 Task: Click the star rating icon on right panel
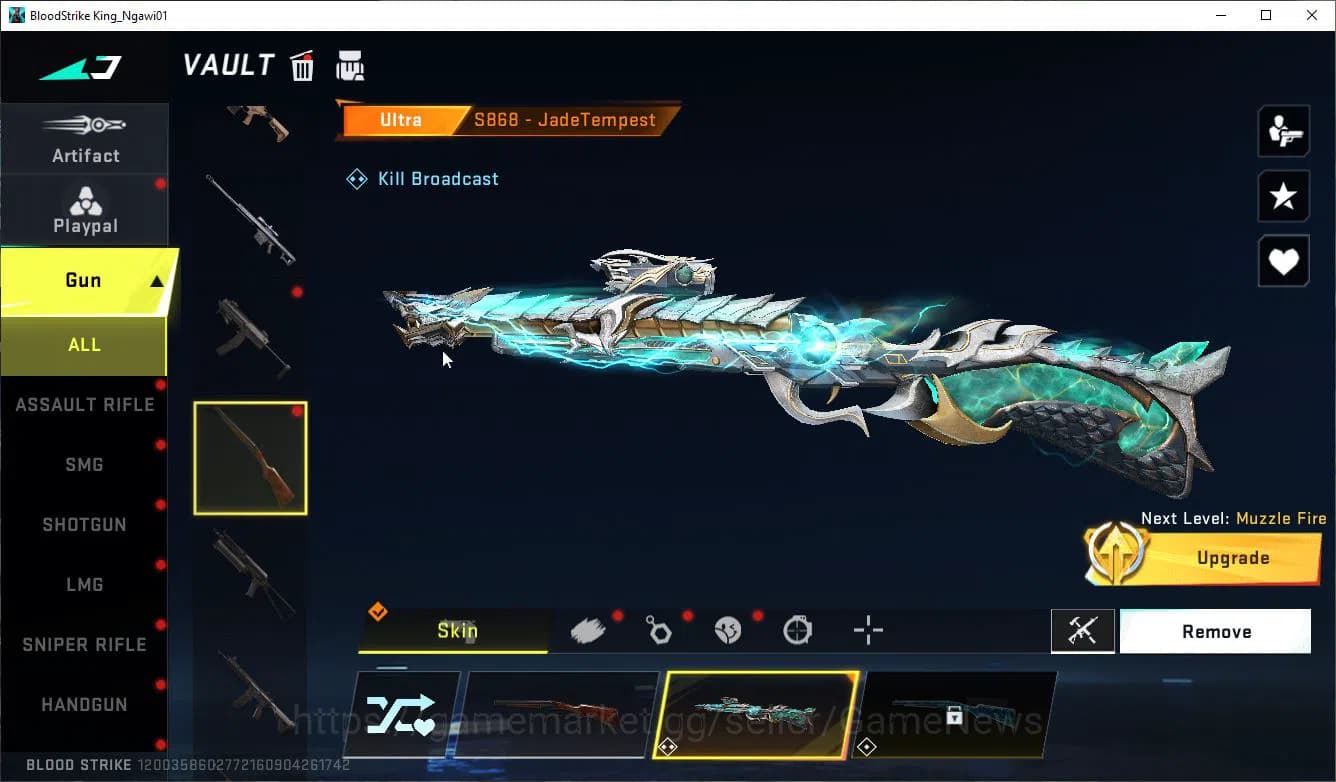pos(1283,196)
